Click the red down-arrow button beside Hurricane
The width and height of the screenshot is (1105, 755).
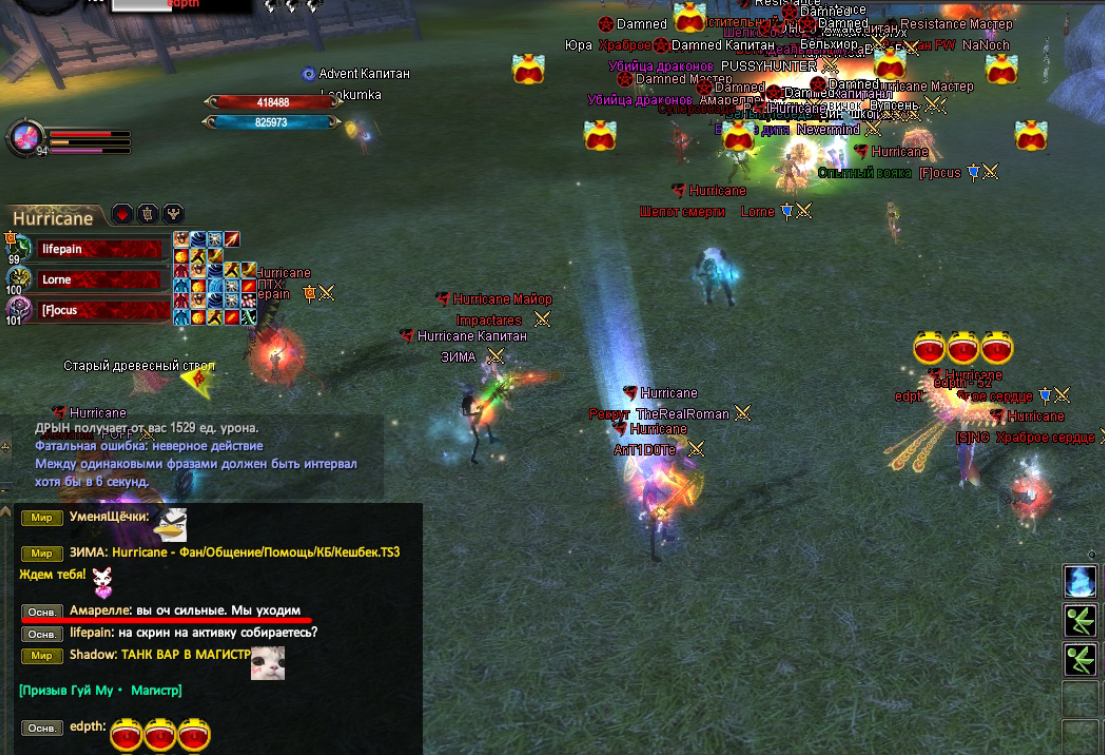(x=122, y=214)
